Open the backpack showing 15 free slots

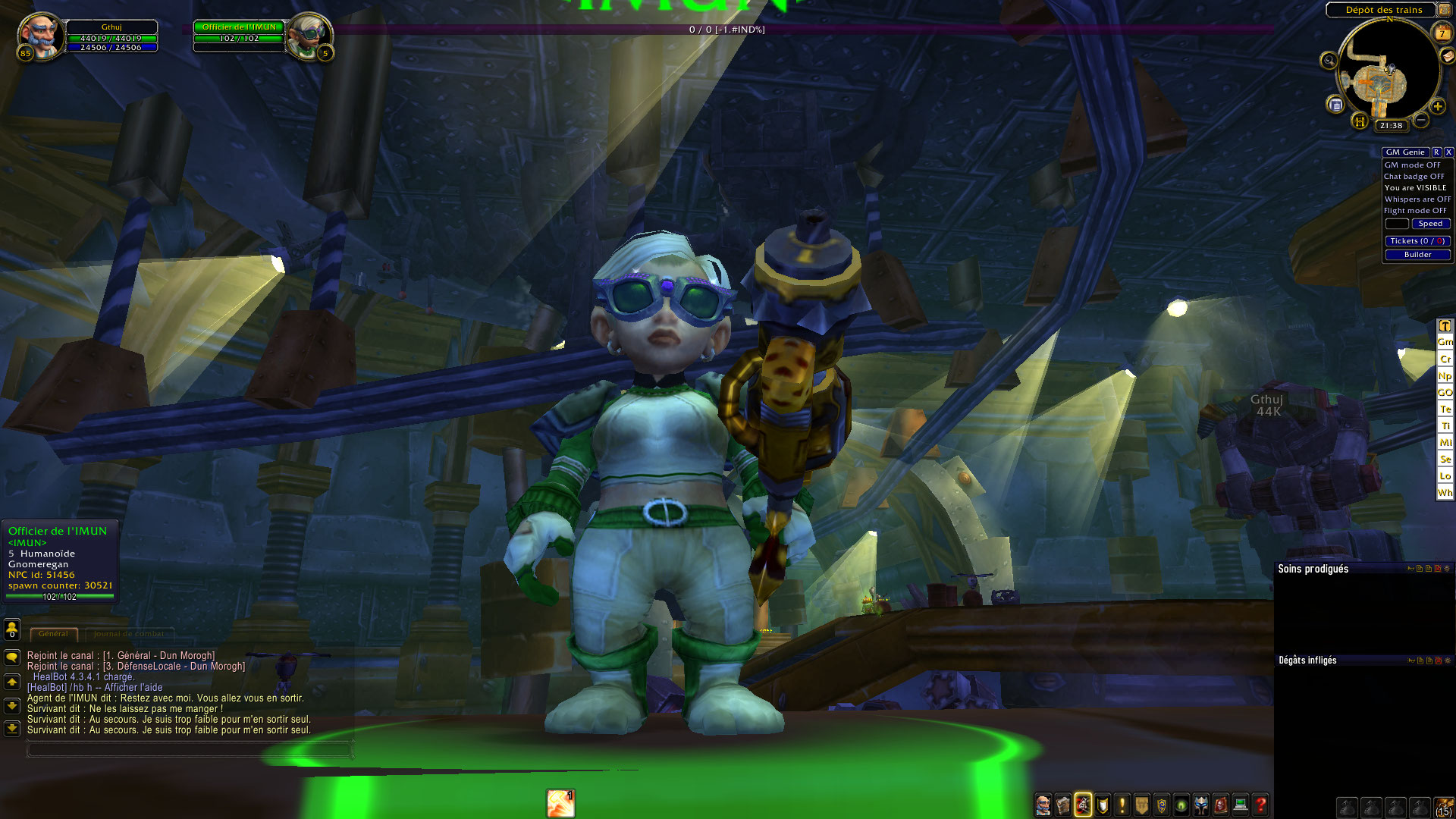[x=1444, y=806]
